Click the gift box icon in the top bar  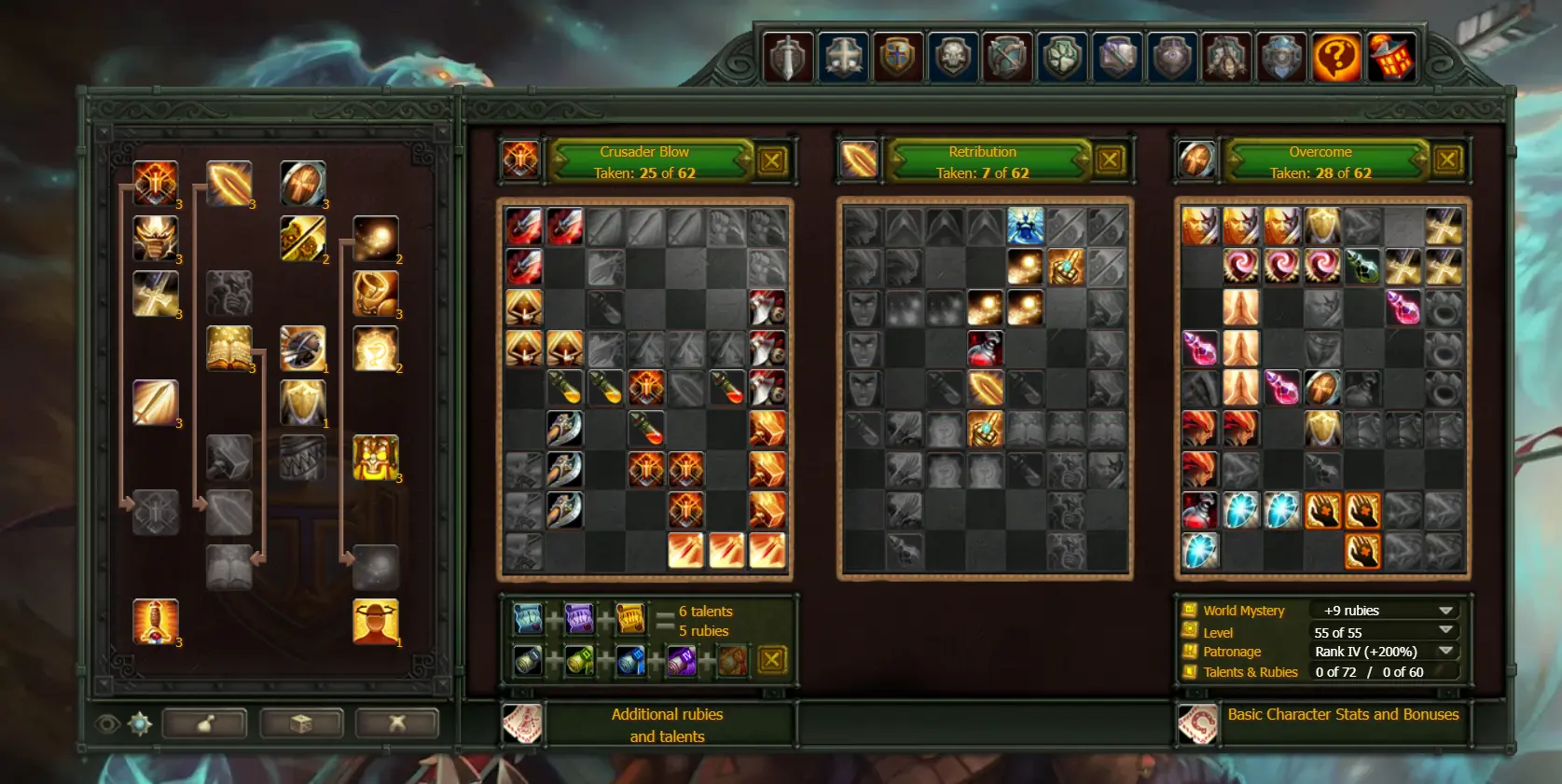1392,56
